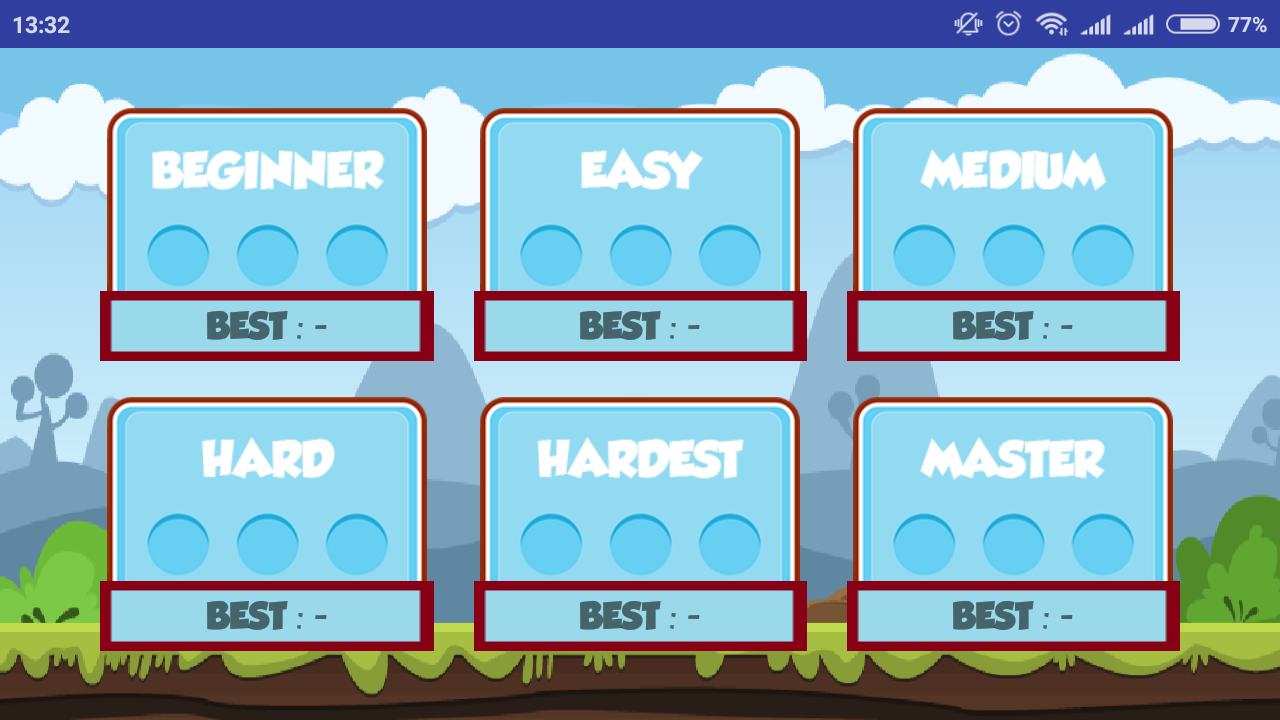Click the Medium BEST score bar
1280x720 pixels.
click(1011, 325)
